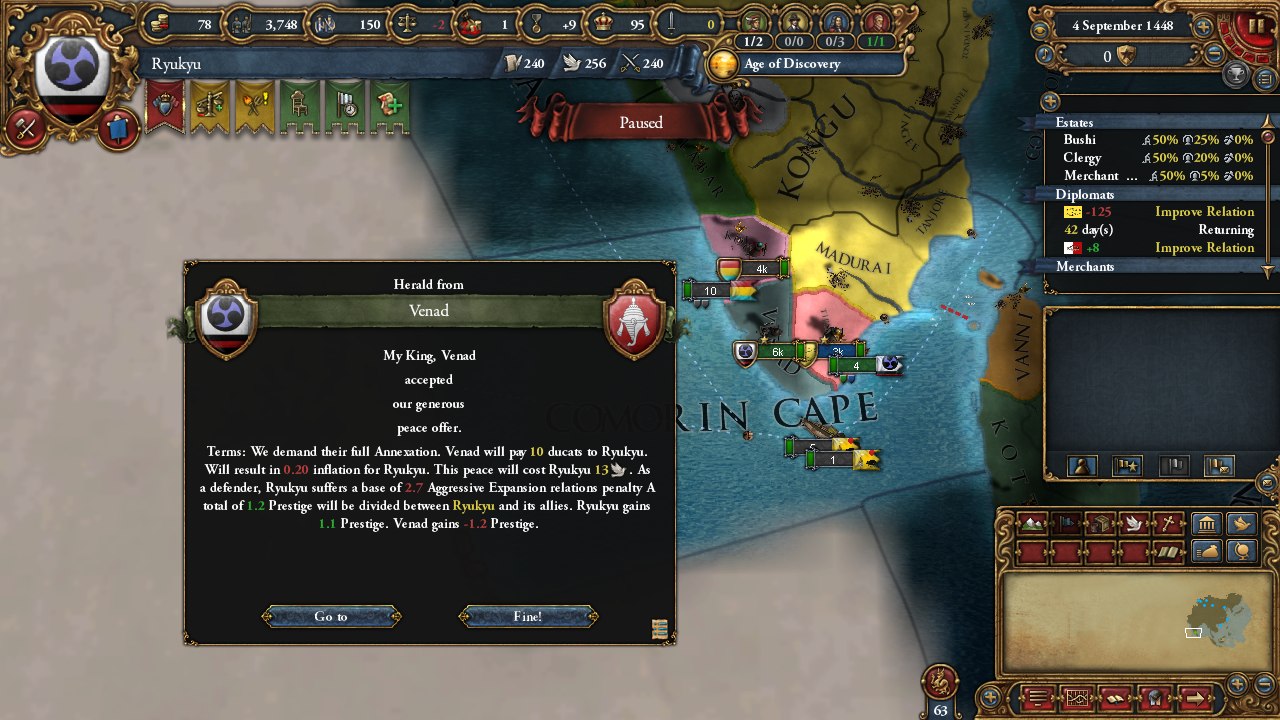Open the trade panel money bag icon
Viewport: 1280px width, 720px height.
point(1206,550)
